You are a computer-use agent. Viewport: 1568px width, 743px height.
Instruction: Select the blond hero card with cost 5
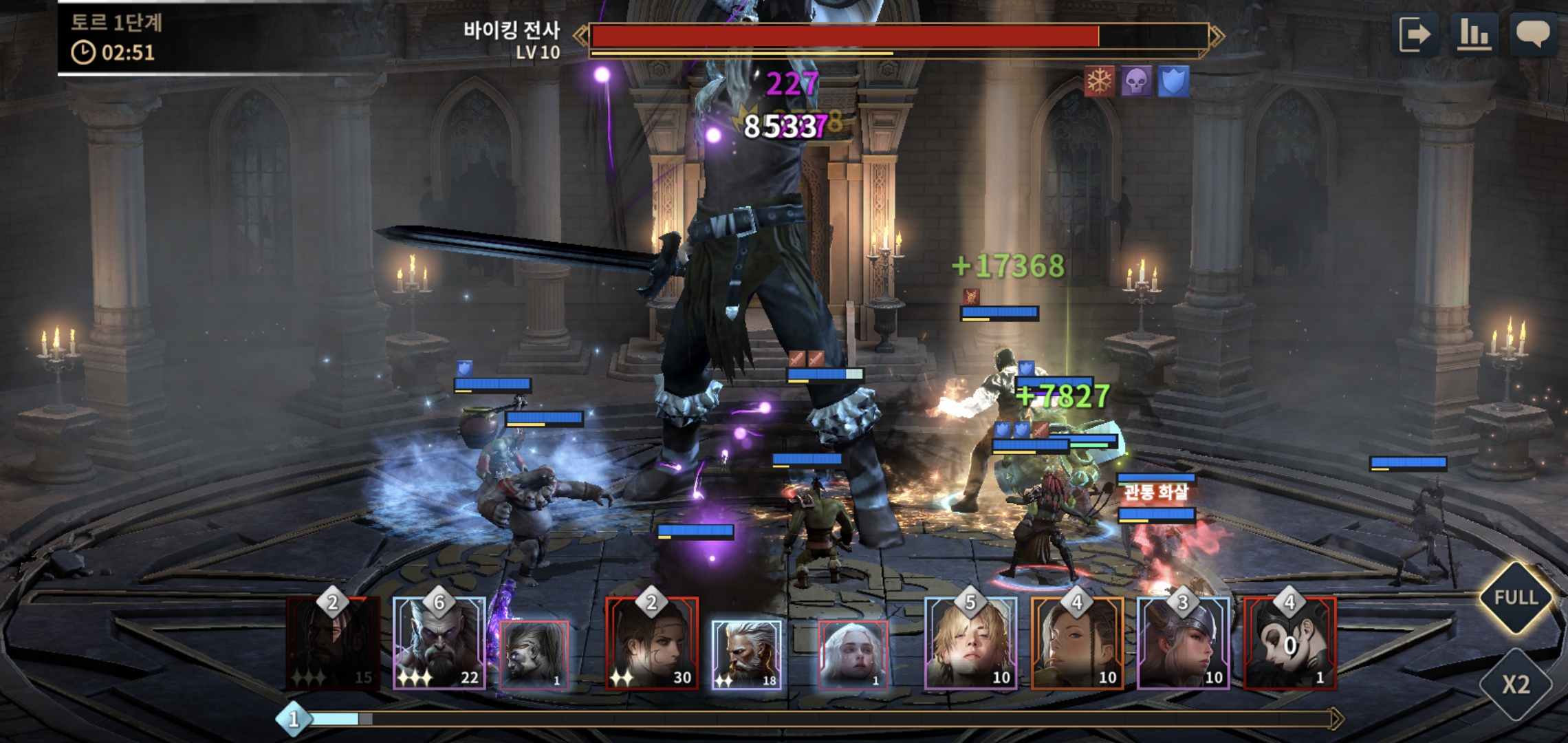click(x=970, y=644)
